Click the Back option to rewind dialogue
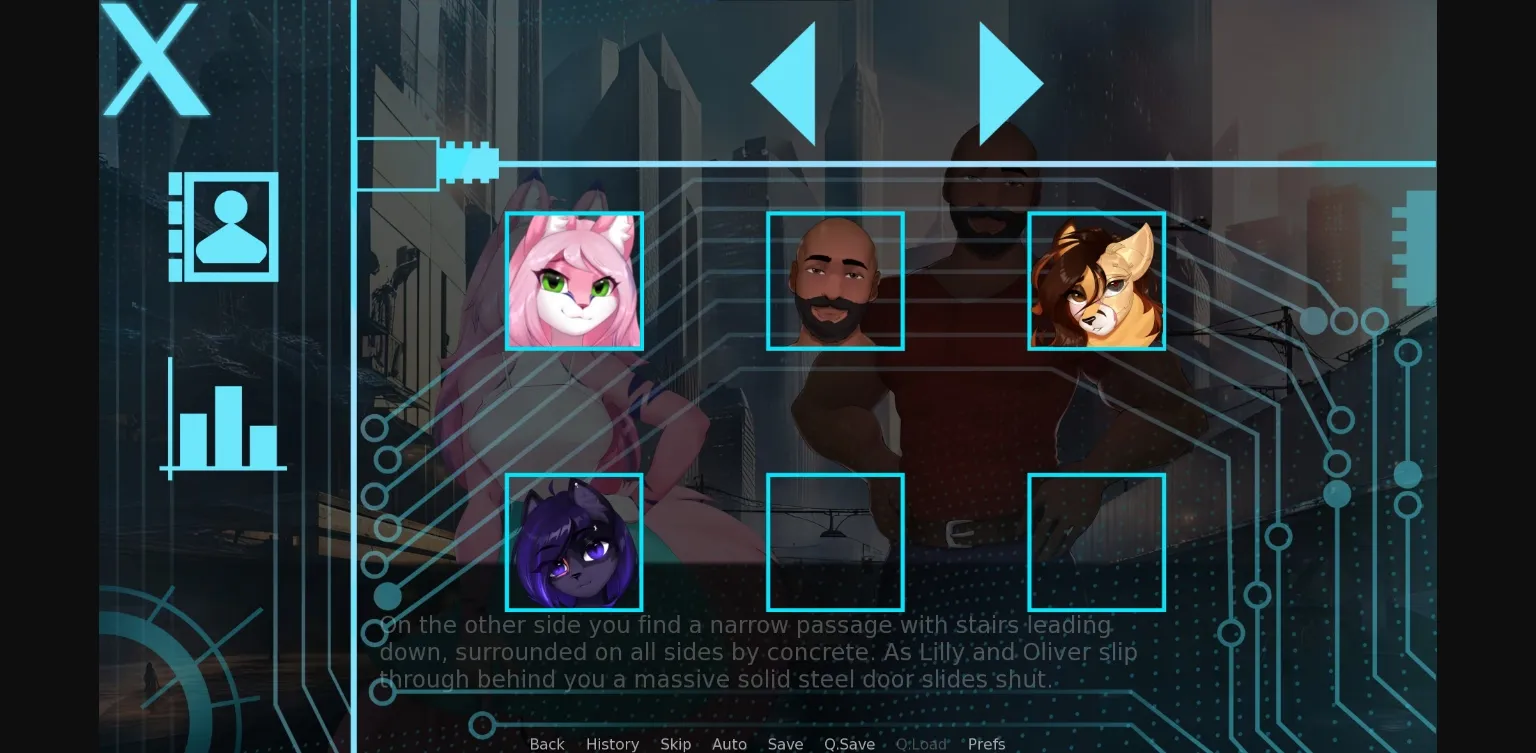 click(546, 744)
